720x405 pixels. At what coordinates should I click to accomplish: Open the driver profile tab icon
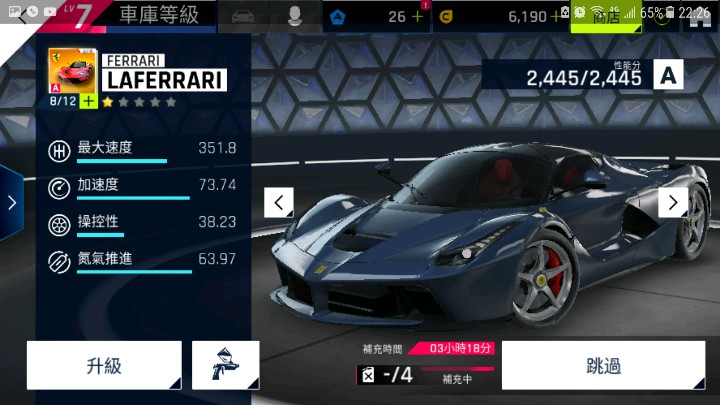(296, 16)
